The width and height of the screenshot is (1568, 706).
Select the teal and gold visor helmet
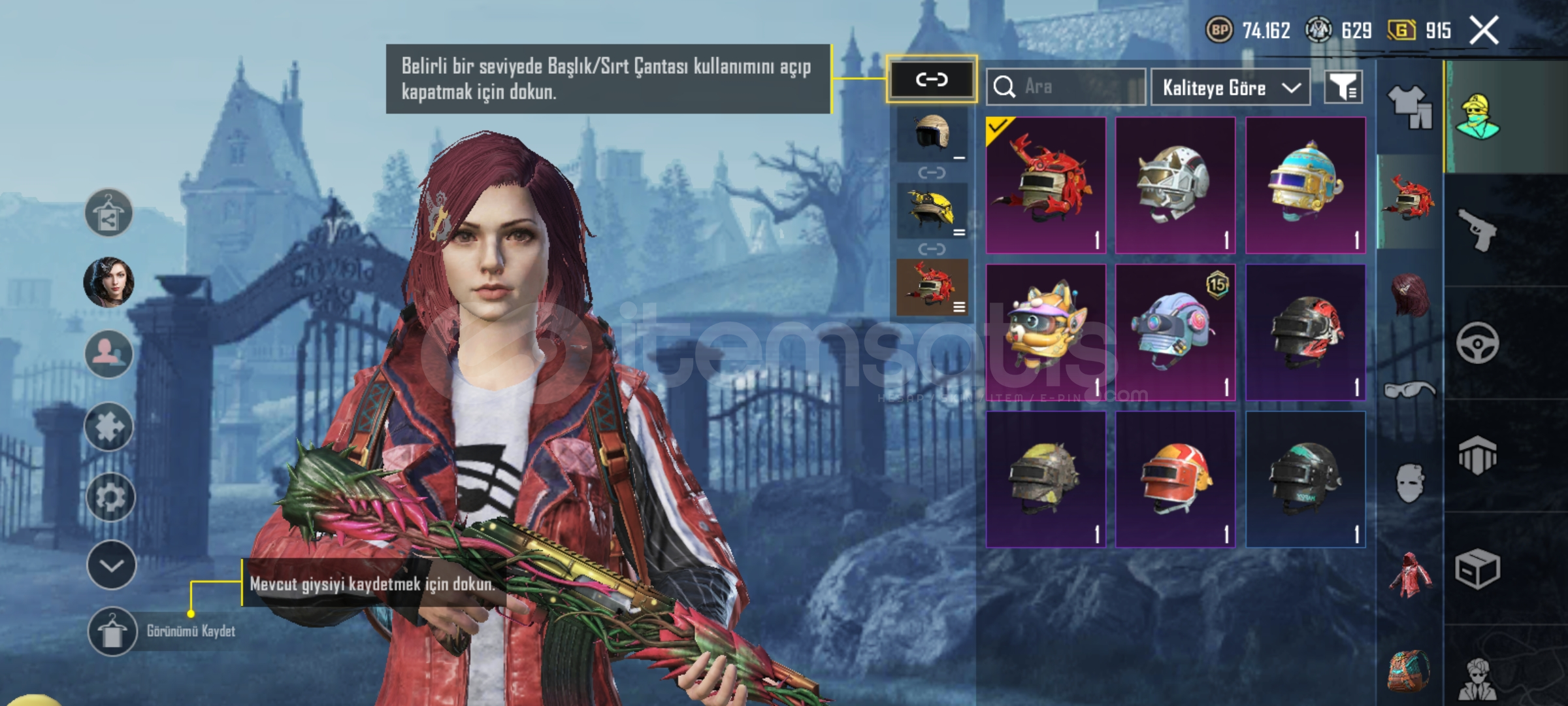click(x=1305, y=185)
